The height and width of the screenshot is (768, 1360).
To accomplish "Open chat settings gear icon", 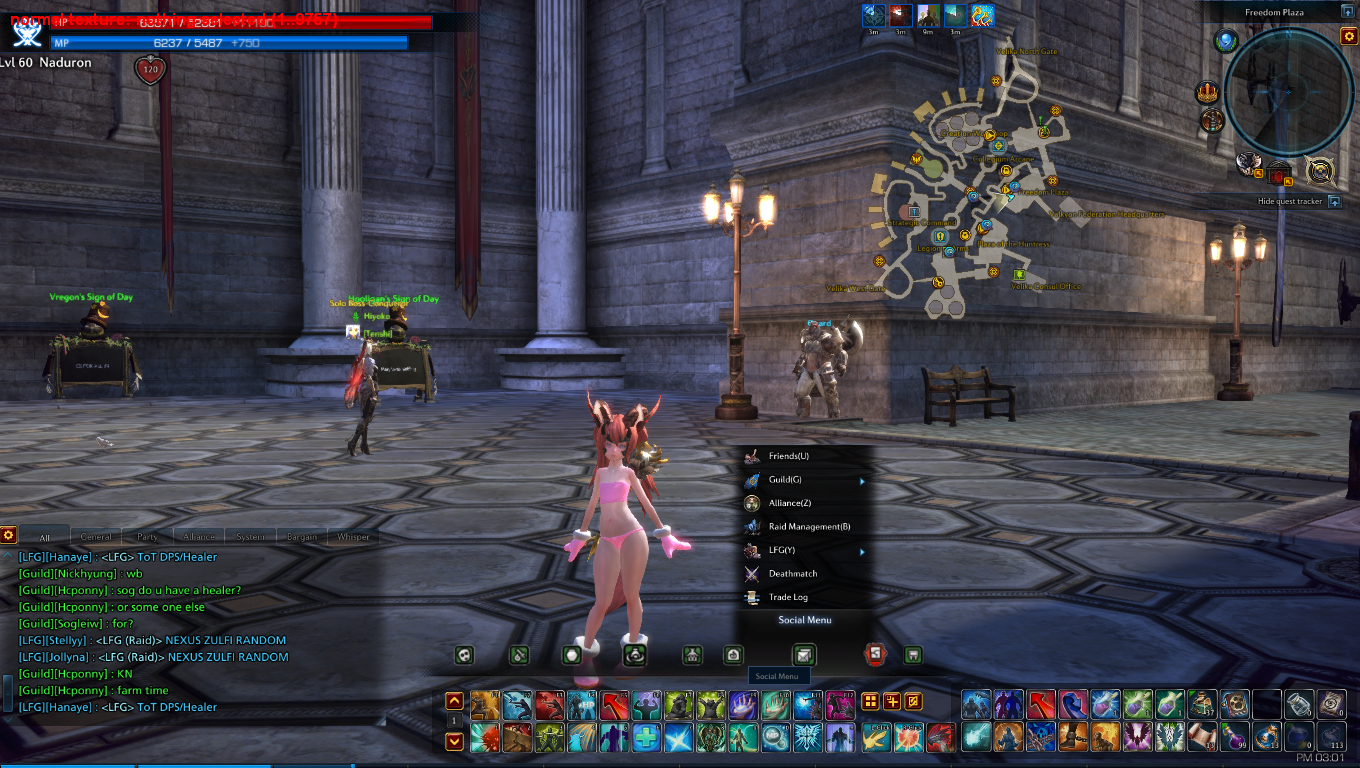I will click(8, 535).
